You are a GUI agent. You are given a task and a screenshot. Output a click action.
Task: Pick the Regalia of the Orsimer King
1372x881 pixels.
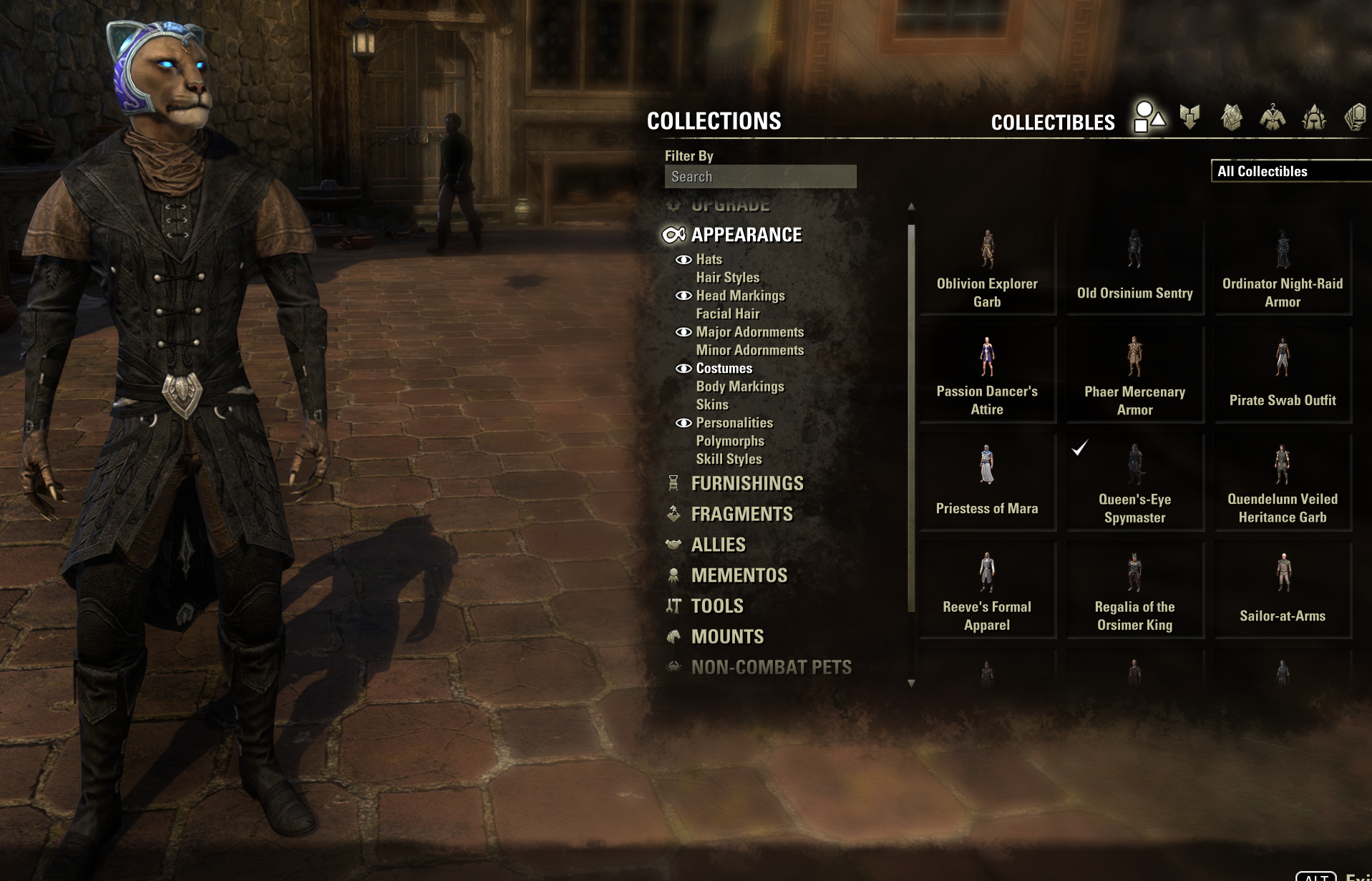pos(1134,590)
